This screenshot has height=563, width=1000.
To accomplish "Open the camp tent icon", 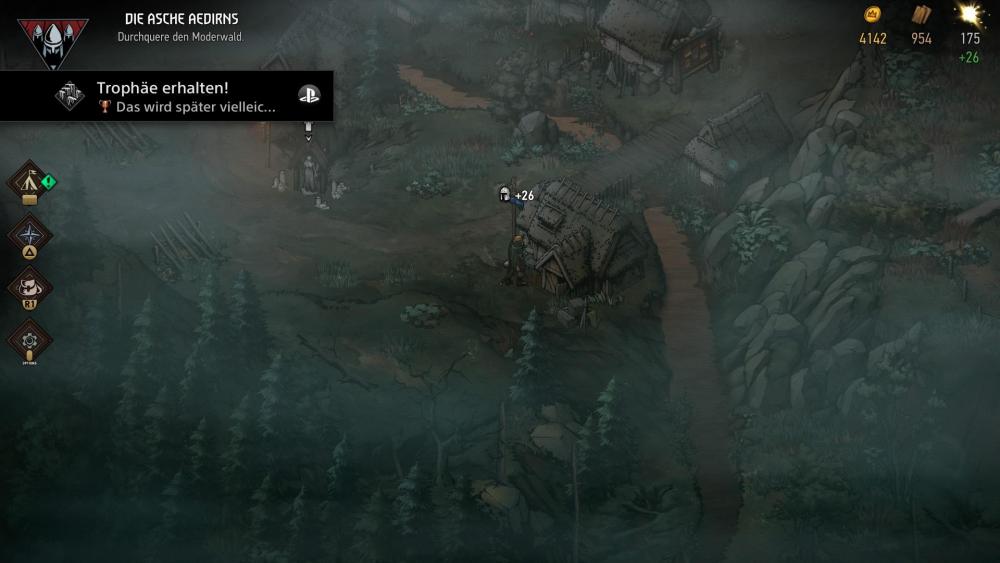I will [x=28, y=183].
